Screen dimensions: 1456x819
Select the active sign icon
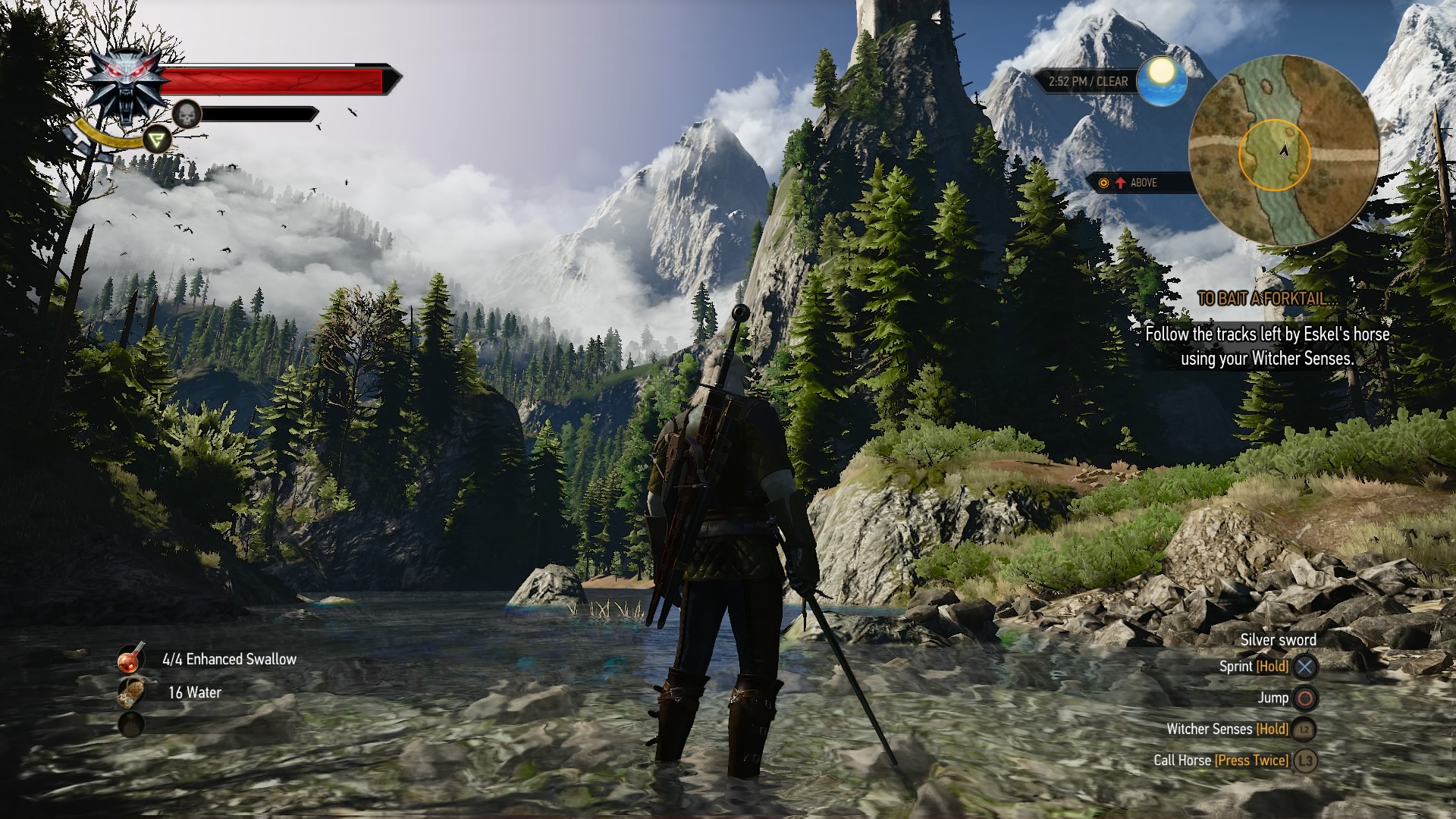coord(157,140)
